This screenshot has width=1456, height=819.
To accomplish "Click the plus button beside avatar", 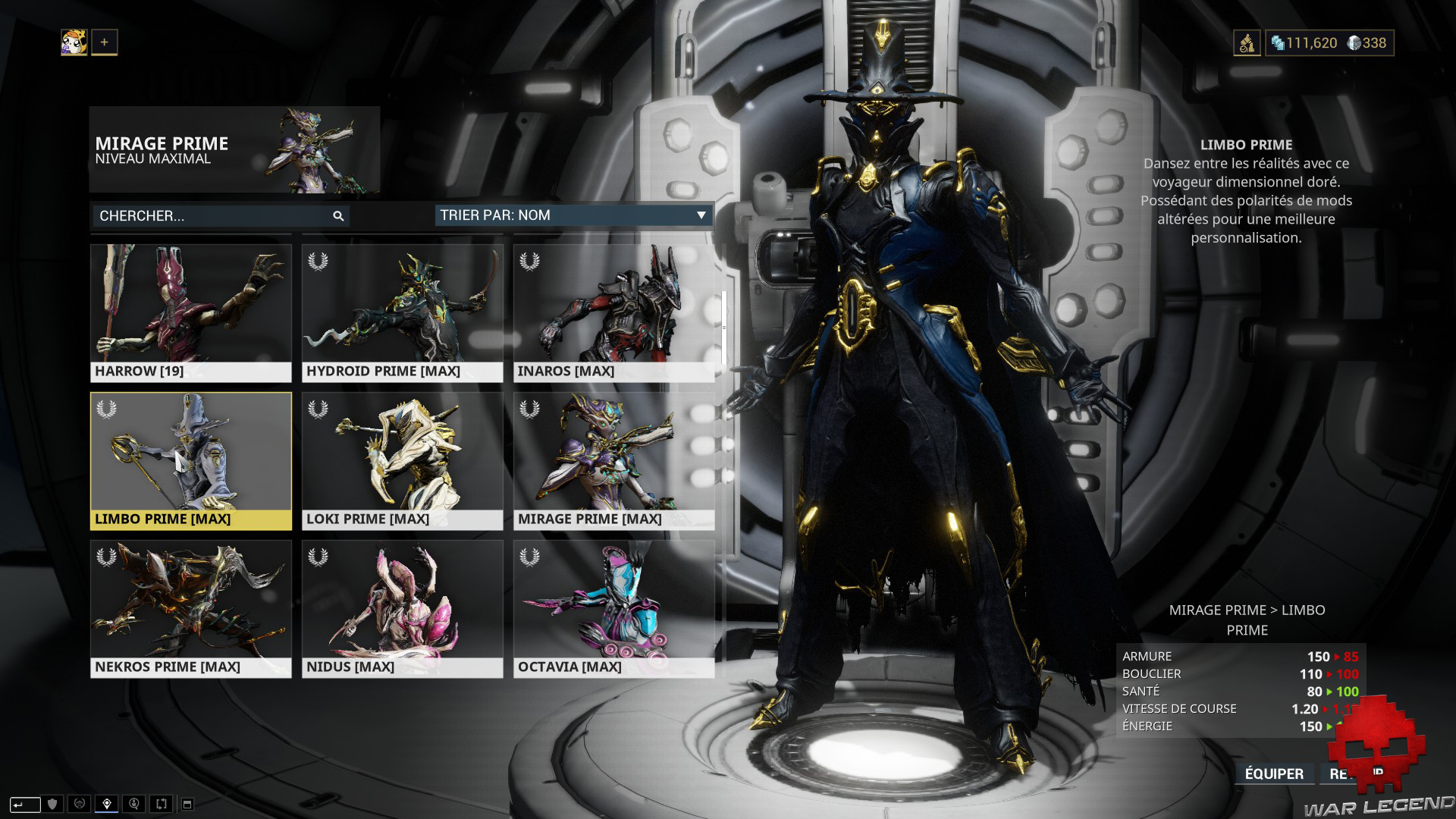I will click(x=104, y=42).
